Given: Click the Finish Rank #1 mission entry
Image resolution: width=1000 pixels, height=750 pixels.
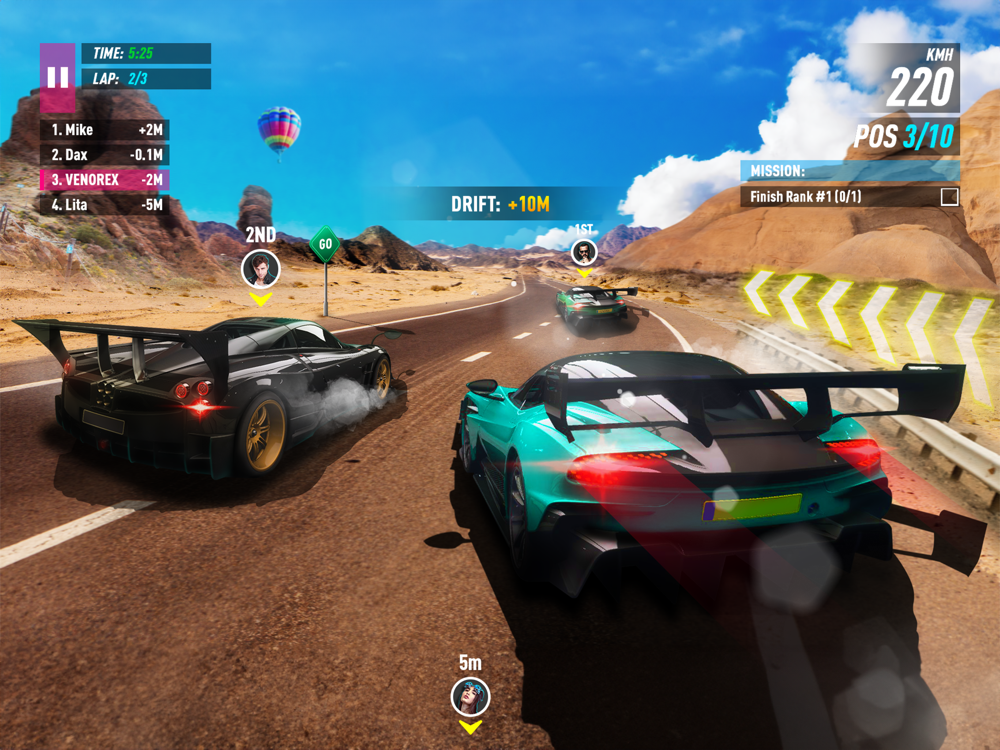Looking at the screenshot, I should [x=840, y=197].
